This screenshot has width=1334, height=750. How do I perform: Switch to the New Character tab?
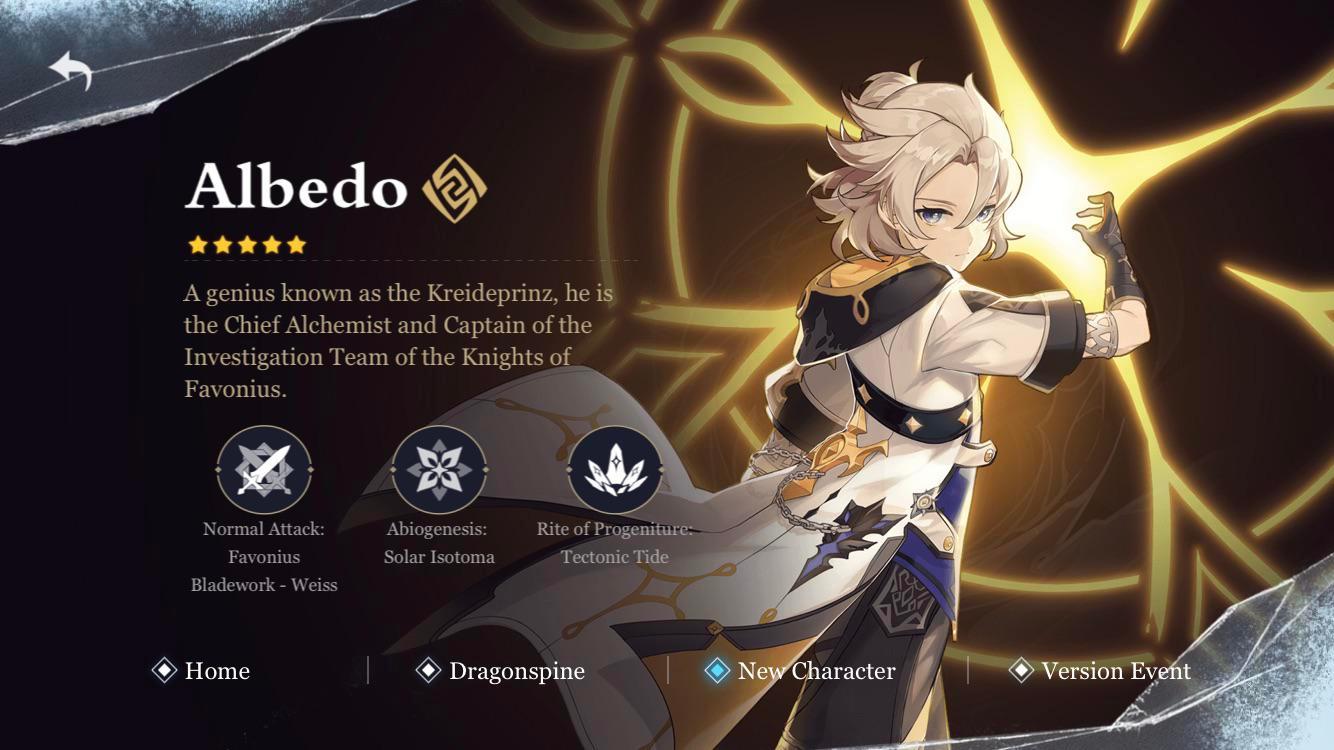click(814, 671)
